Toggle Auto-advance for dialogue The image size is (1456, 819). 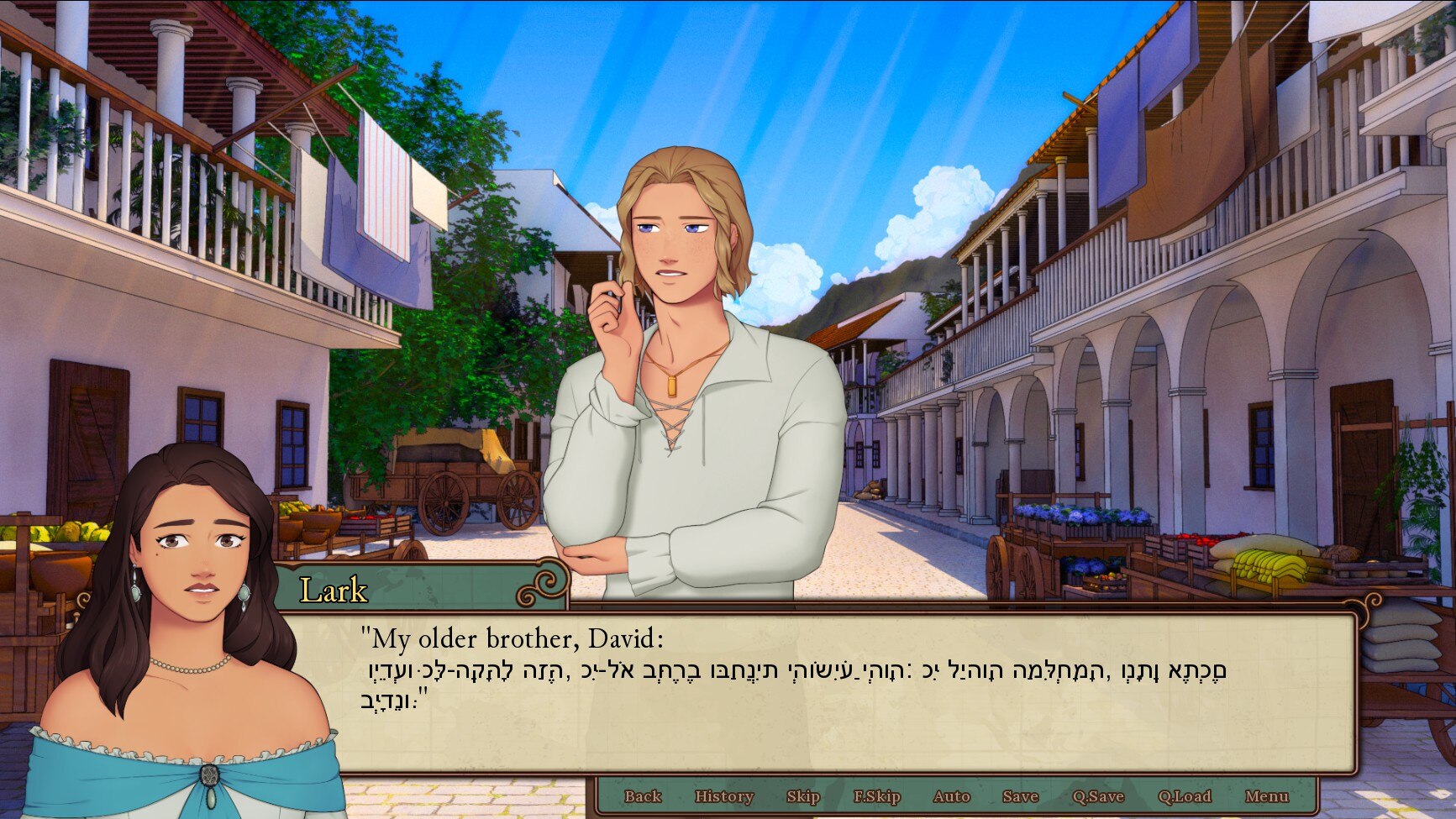point(951,796)
